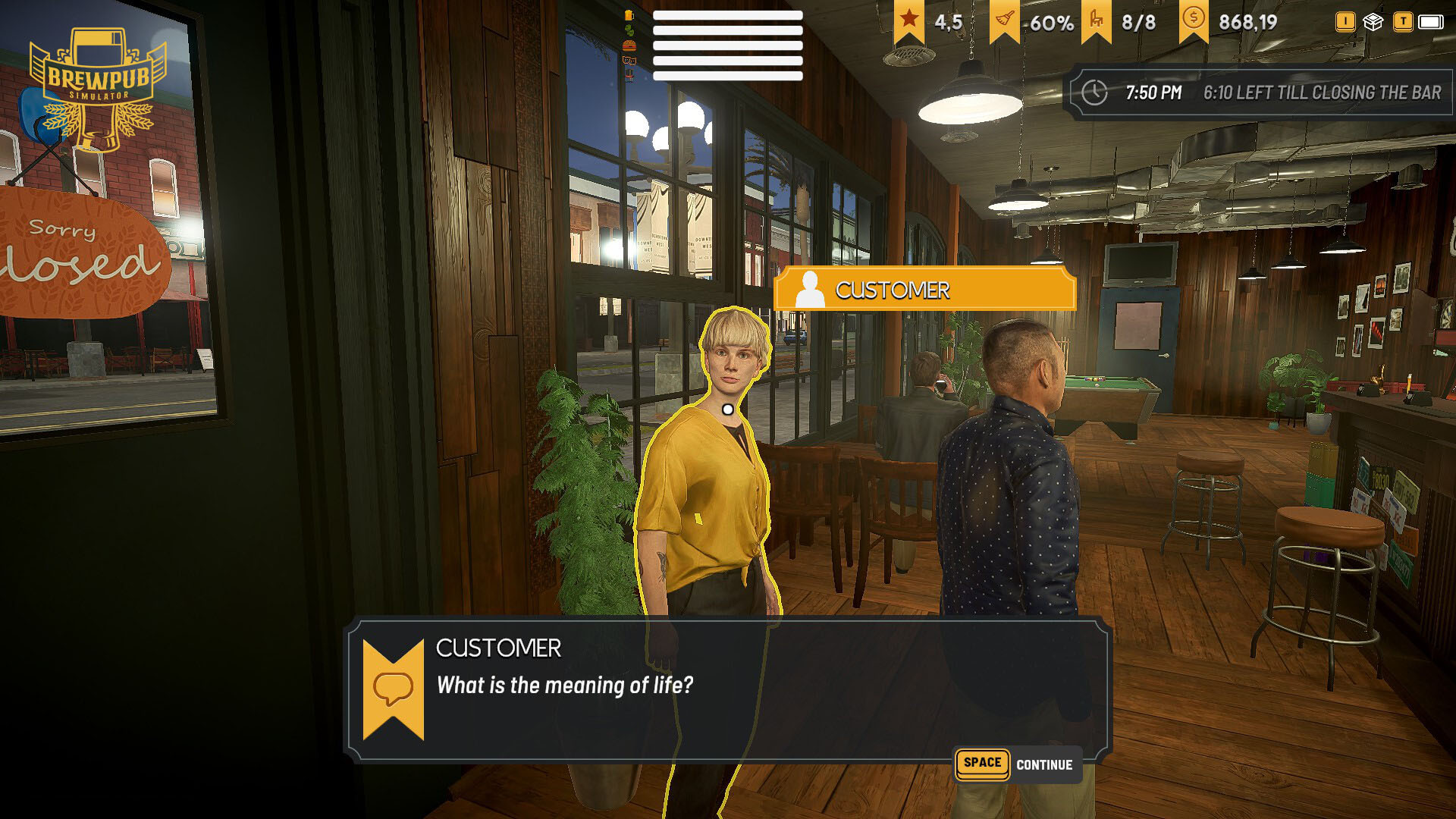This screenshot has width=1456, height=819.
Task: Open the tablet device icon
Action: pyautogui.click(x=1430, y=22)
